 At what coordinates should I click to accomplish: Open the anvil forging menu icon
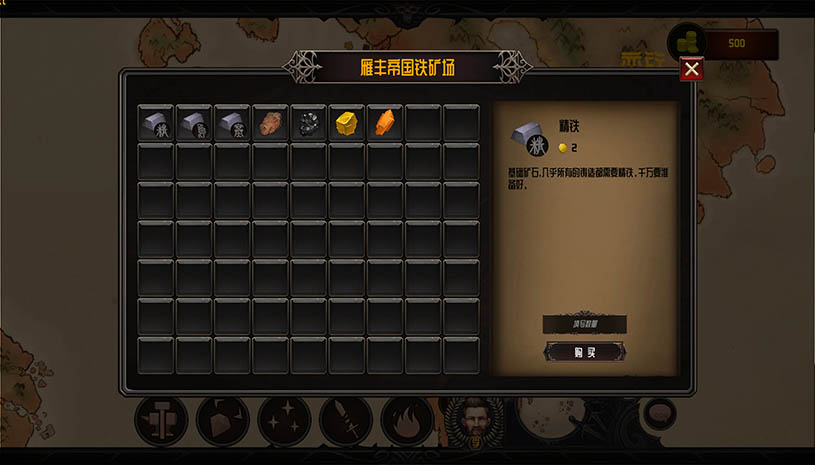[x=161, y=421]
